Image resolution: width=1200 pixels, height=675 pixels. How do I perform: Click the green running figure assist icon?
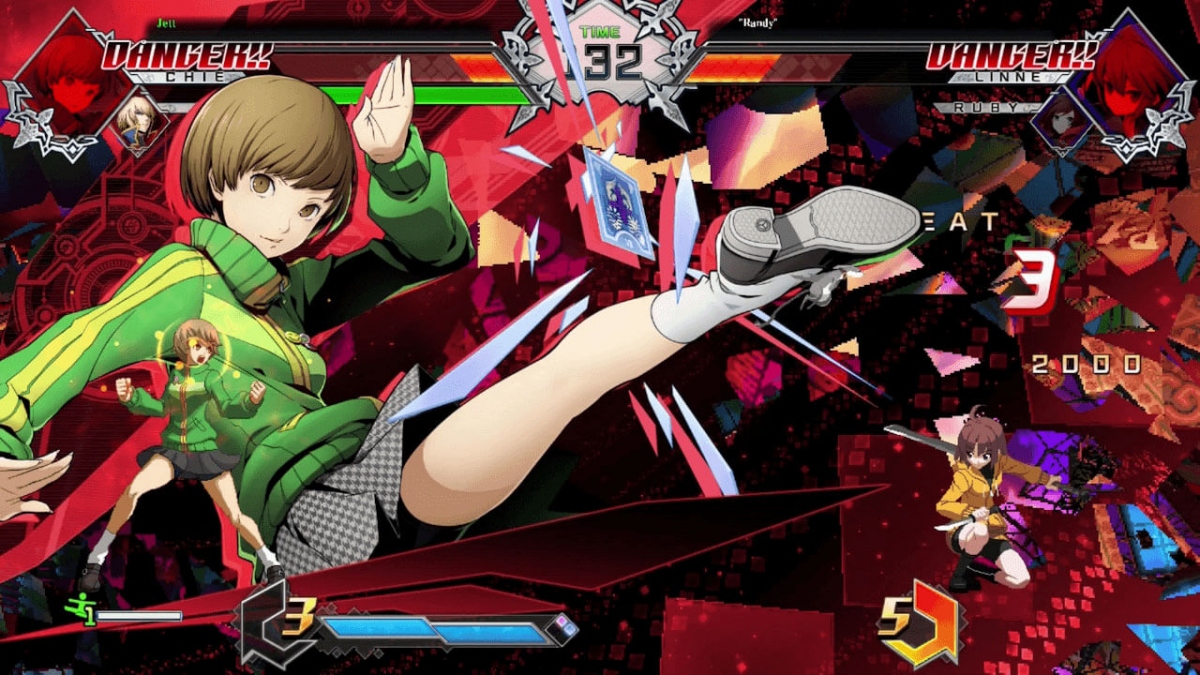click(79, 609)
